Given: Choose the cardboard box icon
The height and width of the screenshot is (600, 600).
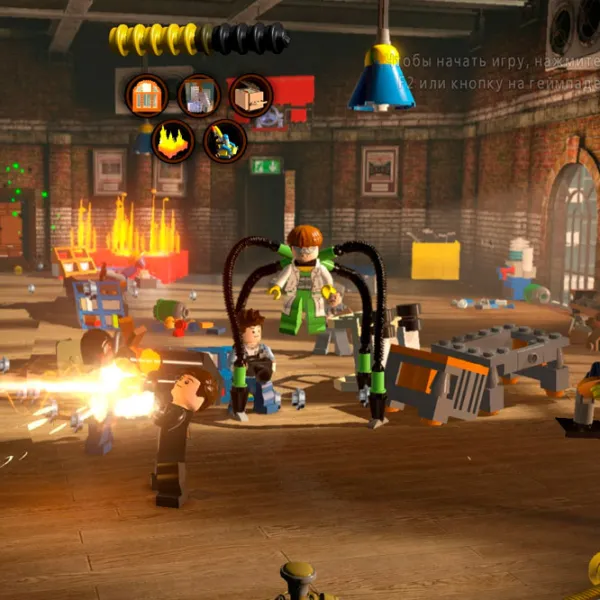Looking at the screenshot, I should pos(250,96).
